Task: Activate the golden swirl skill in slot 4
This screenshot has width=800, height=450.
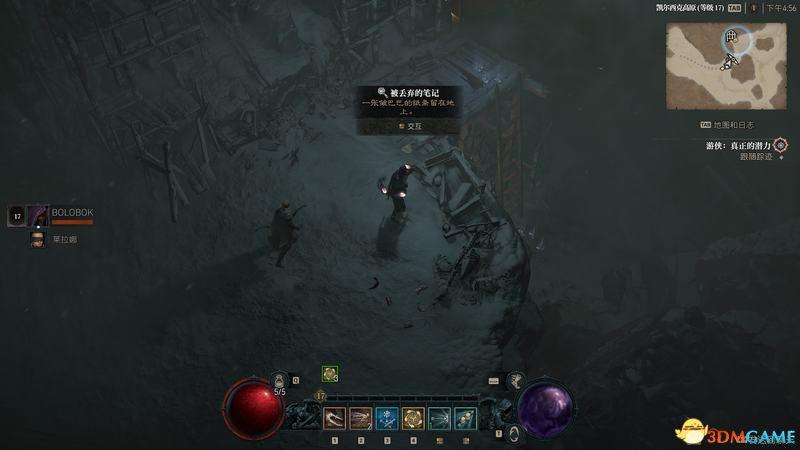Action: tap(412, 418)
